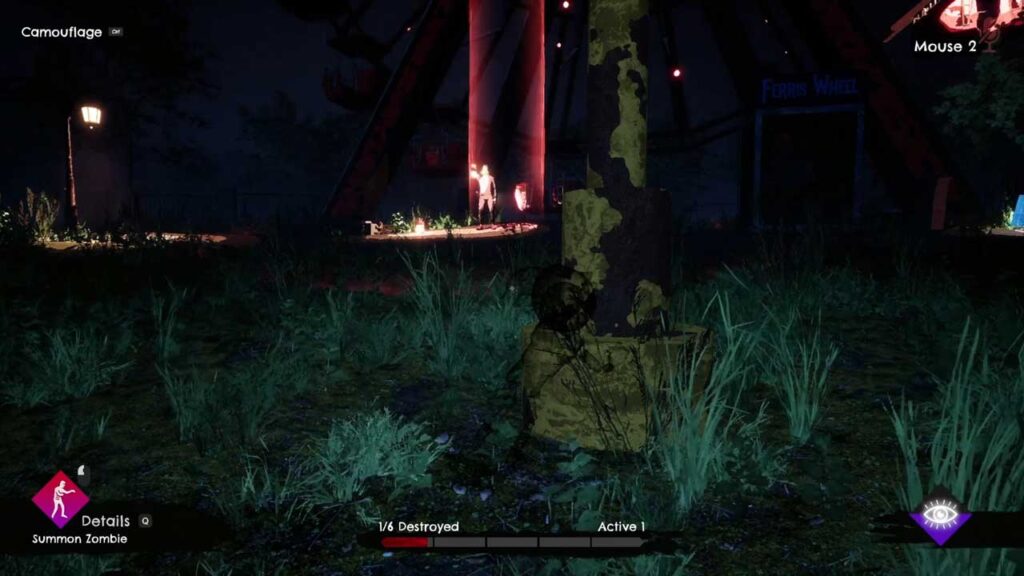Activate the Summon Zombie ability icon

click(60, 499)
